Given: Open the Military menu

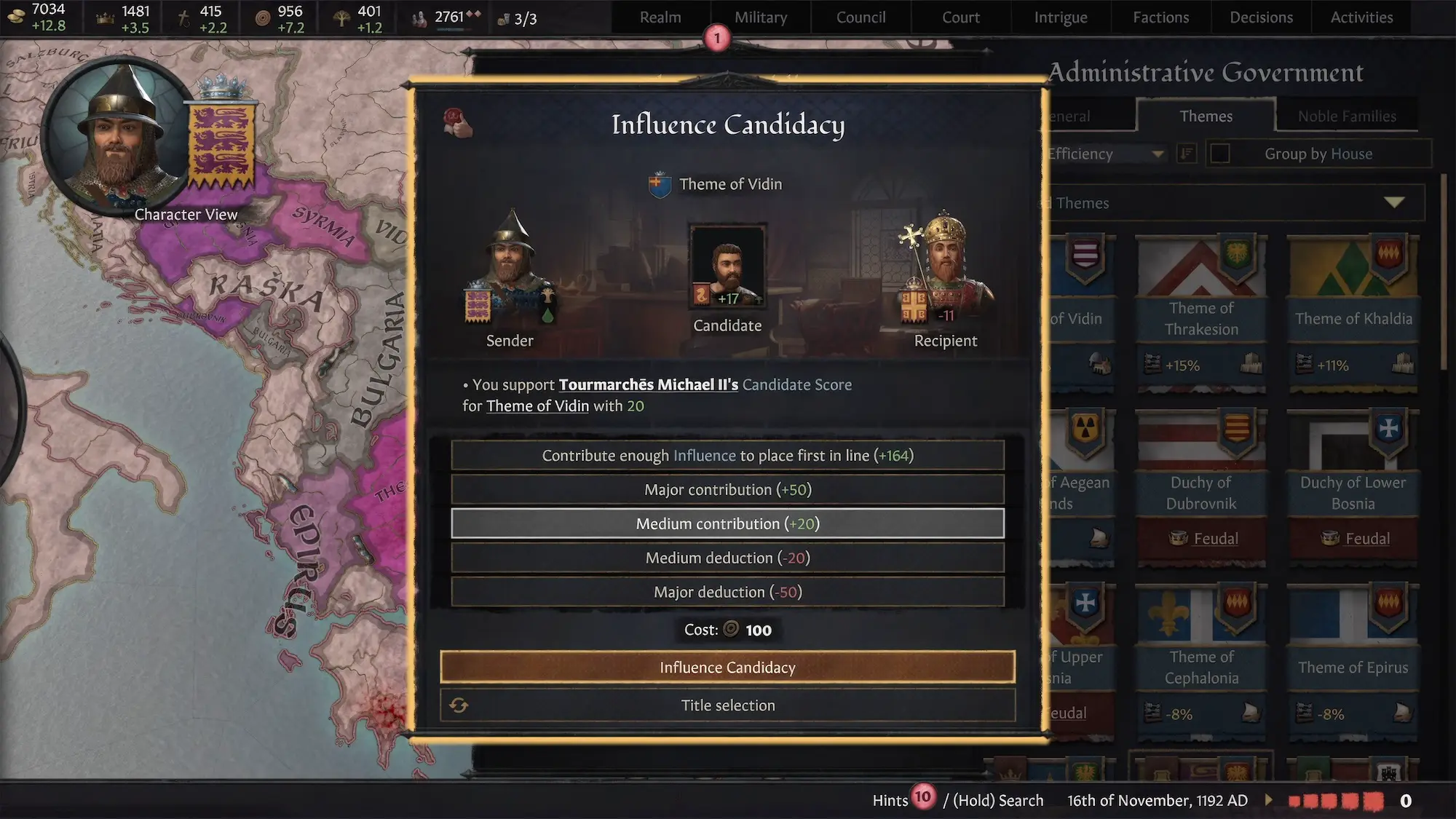Looking at the screenshot, I should [761, 17].
